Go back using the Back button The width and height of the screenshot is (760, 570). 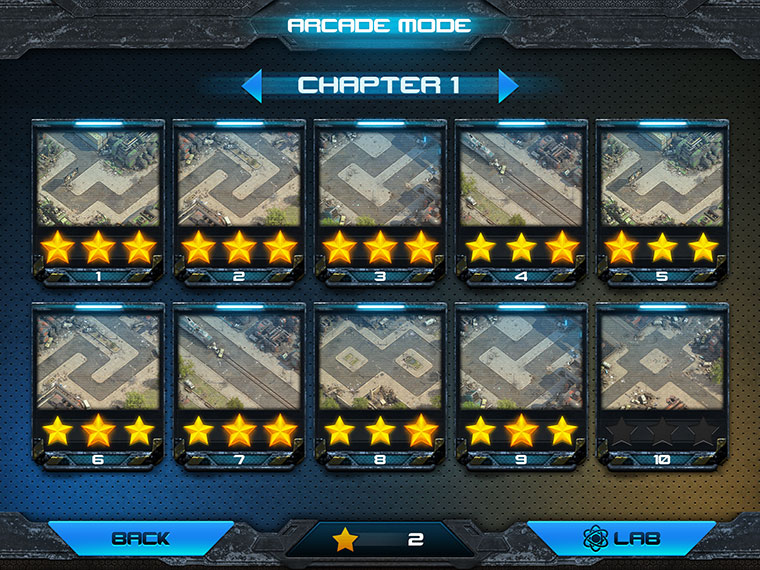(141, 538)
